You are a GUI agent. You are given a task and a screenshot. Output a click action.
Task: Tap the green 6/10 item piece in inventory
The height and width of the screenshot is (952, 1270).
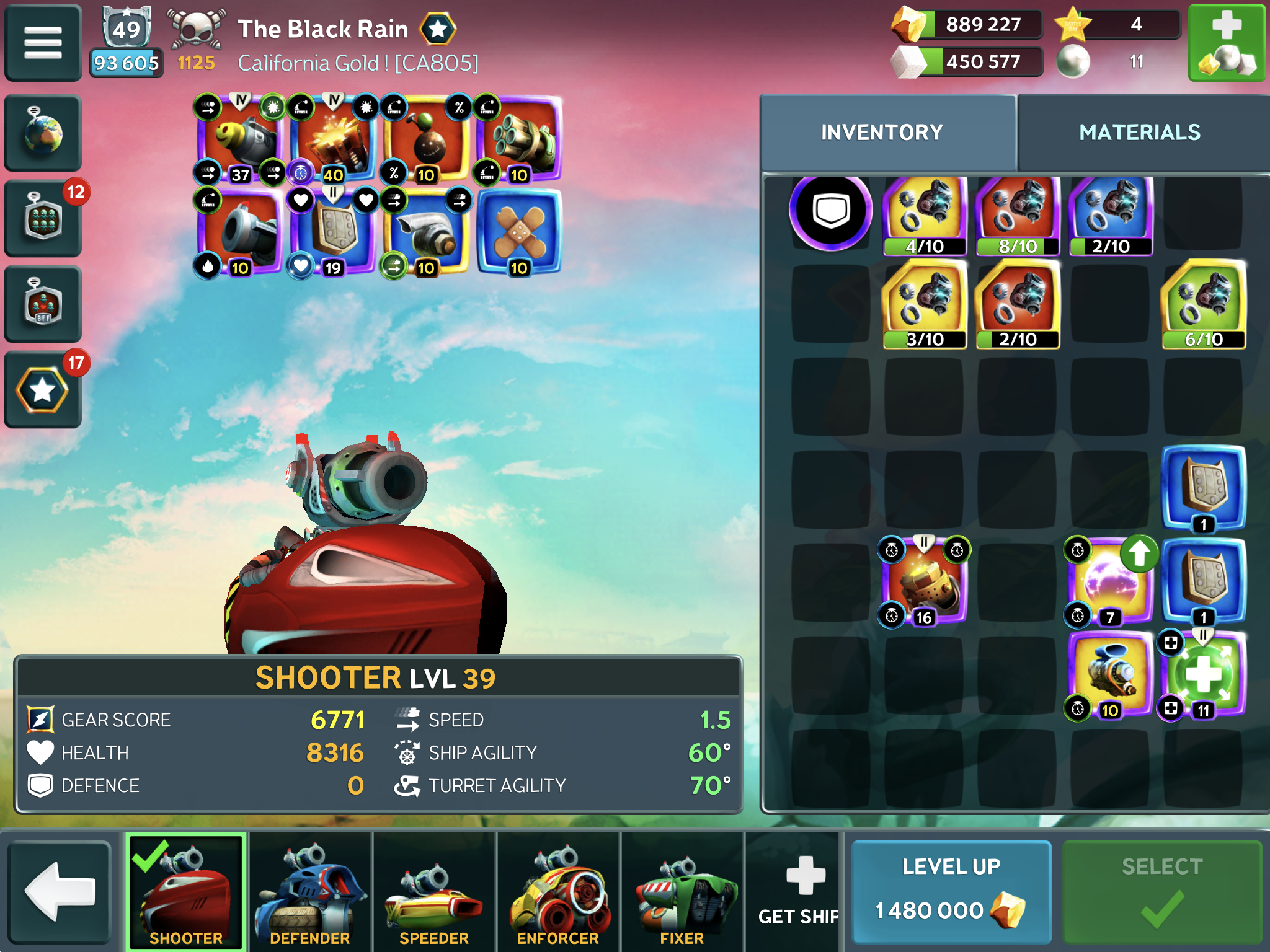tap(1203, 304)
